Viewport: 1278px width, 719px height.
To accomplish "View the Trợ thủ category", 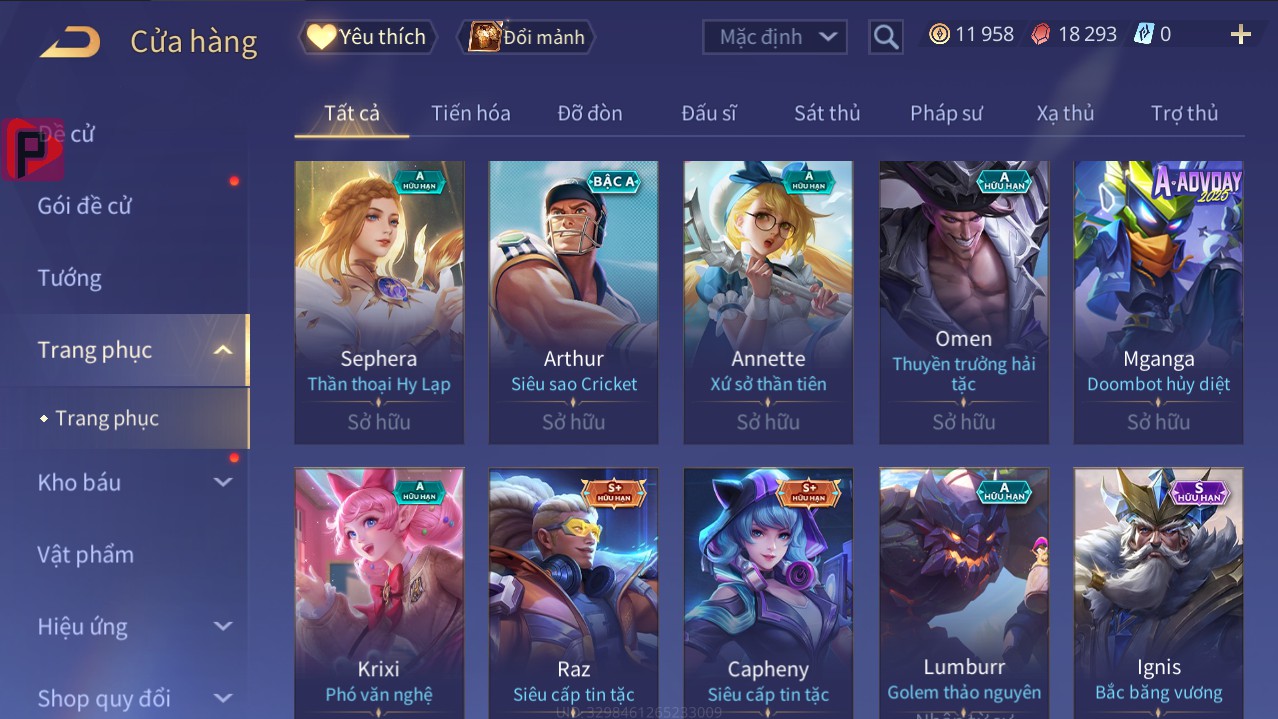I will [x=1184, y=113].
